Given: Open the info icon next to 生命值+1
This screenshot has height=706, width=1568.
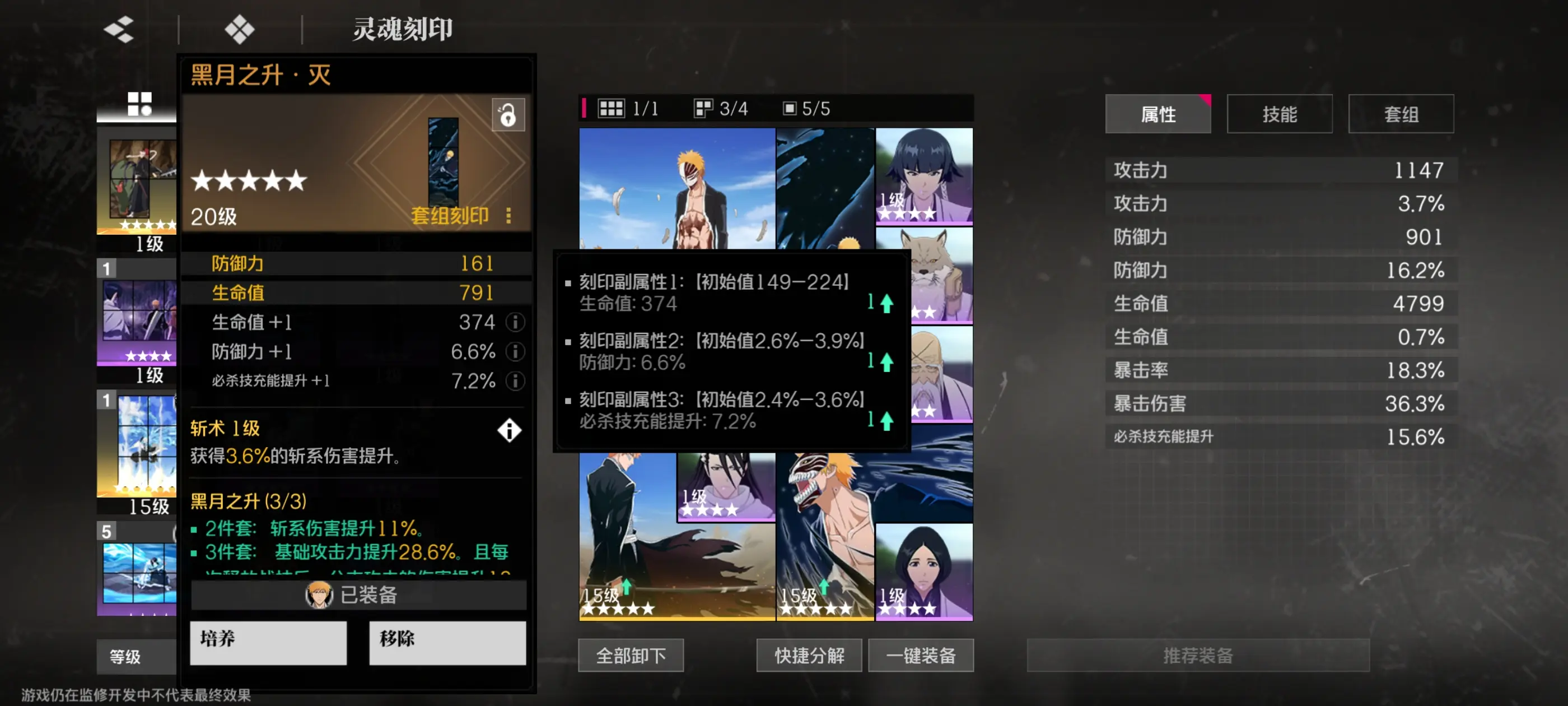Looking at the screenshot, I should click(x=516, y=322).
